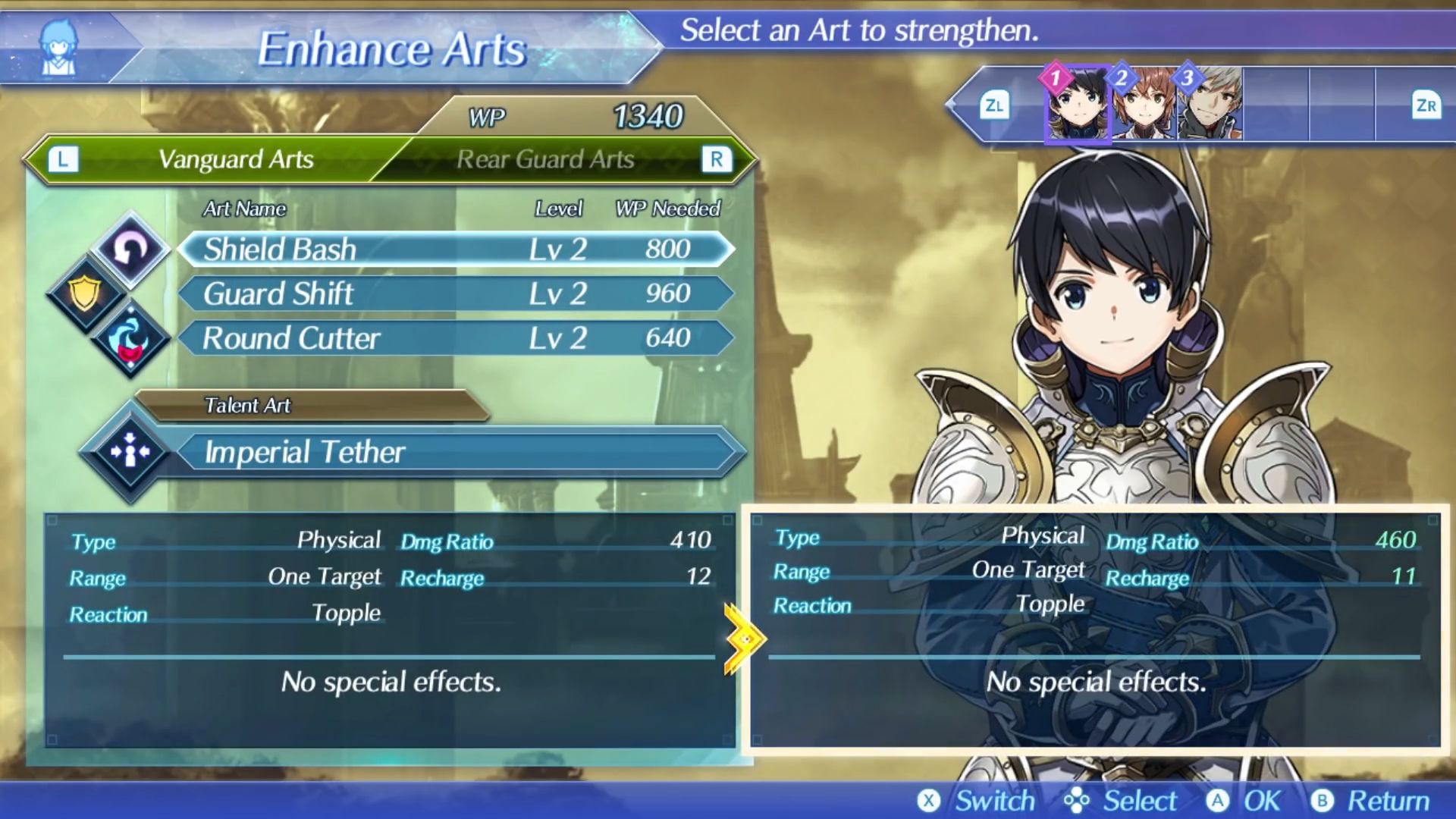Switch to the Rear Guard Arts tab

(545, 159)
